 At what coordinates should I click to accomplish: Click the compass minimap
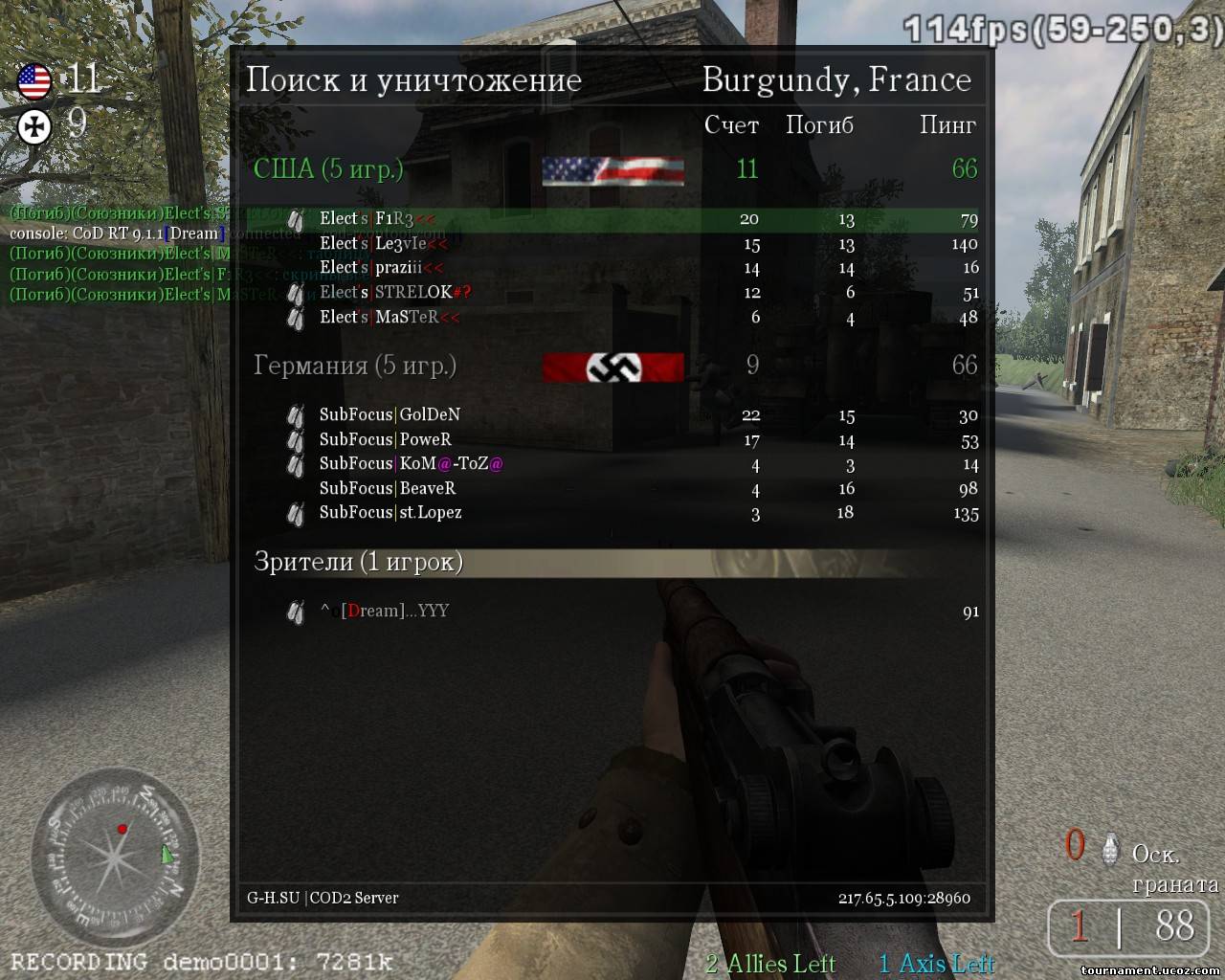tap(115, 852)
